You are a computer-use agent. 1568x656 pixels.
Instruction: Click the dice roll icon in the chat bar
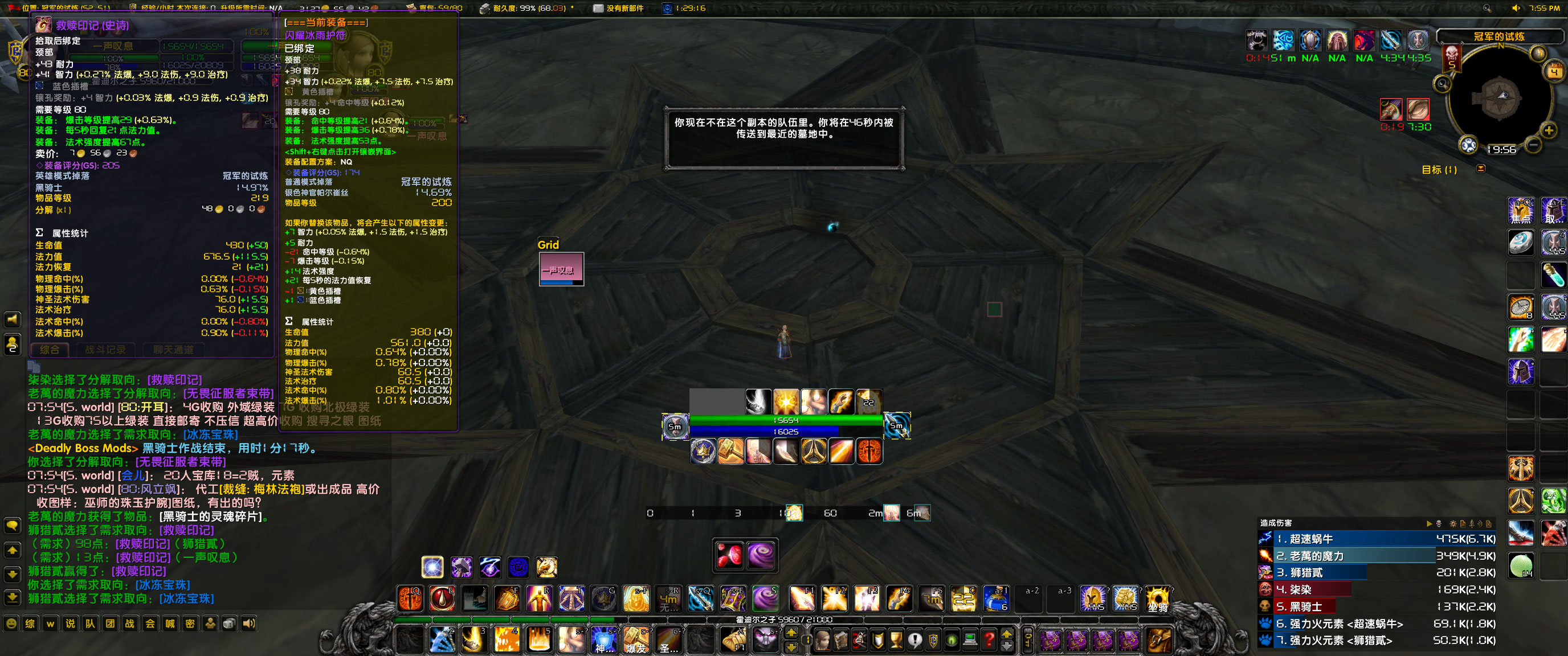230,624
